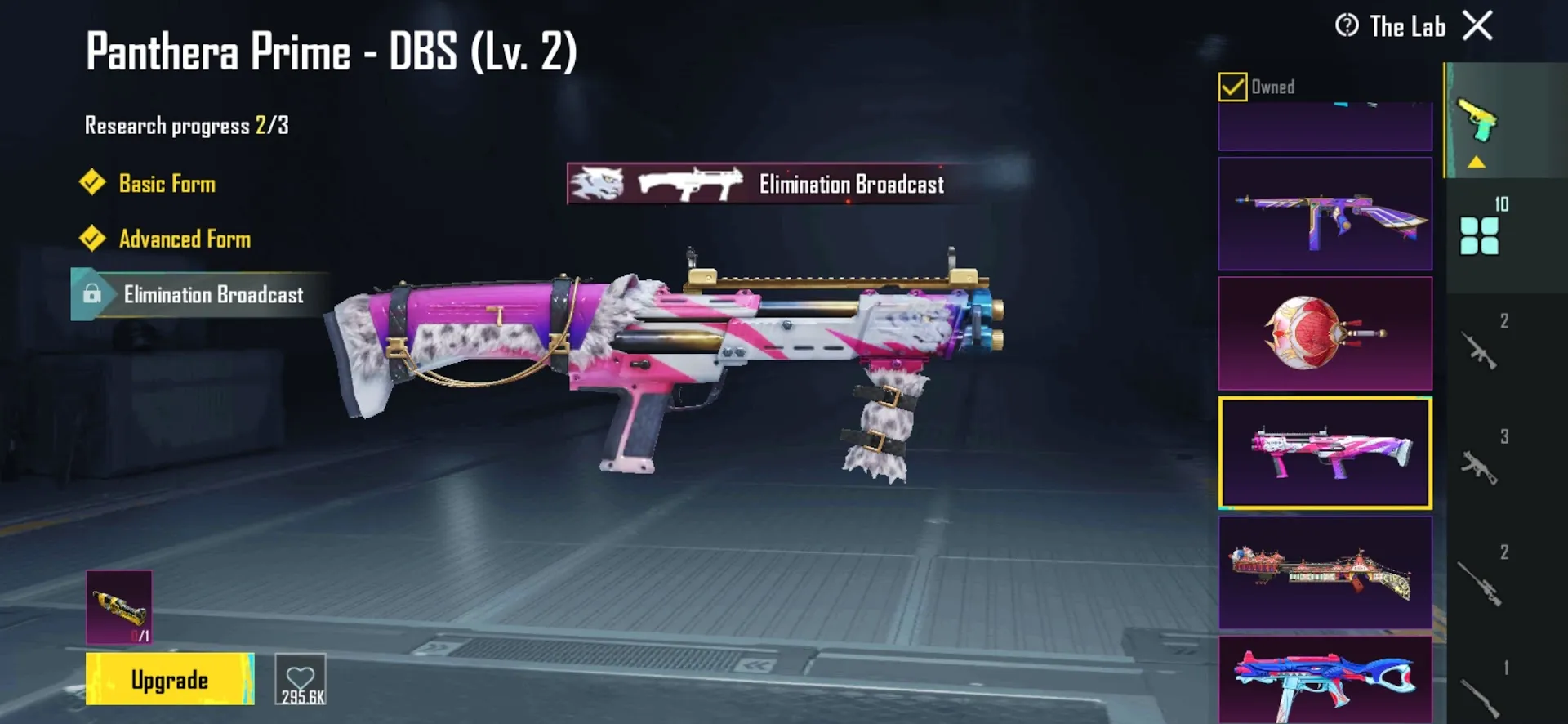This screenshot has width=1568, height=724.
Task: Uncheck the Owned filter checkbox
Action: point(1232,85)
